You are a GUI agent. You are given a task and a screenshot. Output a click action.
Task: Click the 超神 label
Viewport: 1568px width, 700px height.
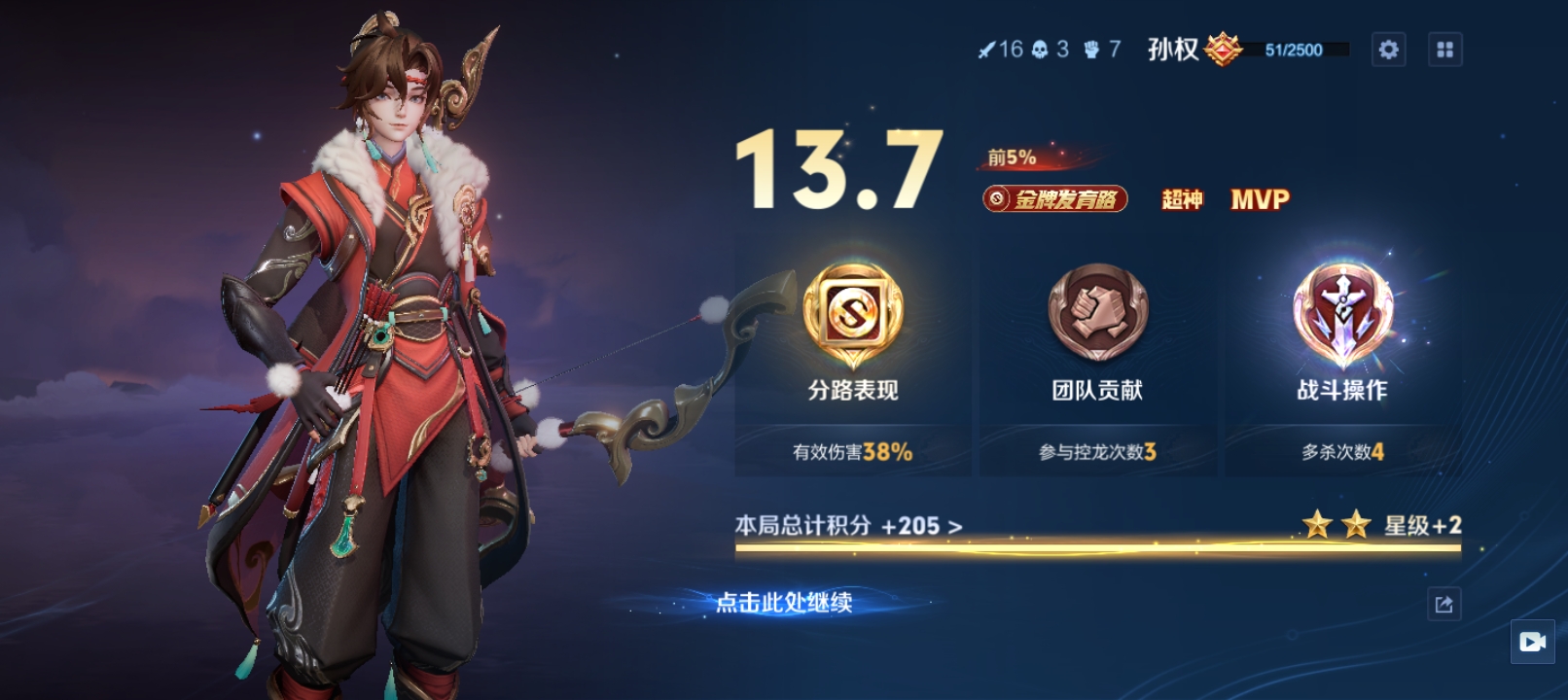click(1182, 199)
